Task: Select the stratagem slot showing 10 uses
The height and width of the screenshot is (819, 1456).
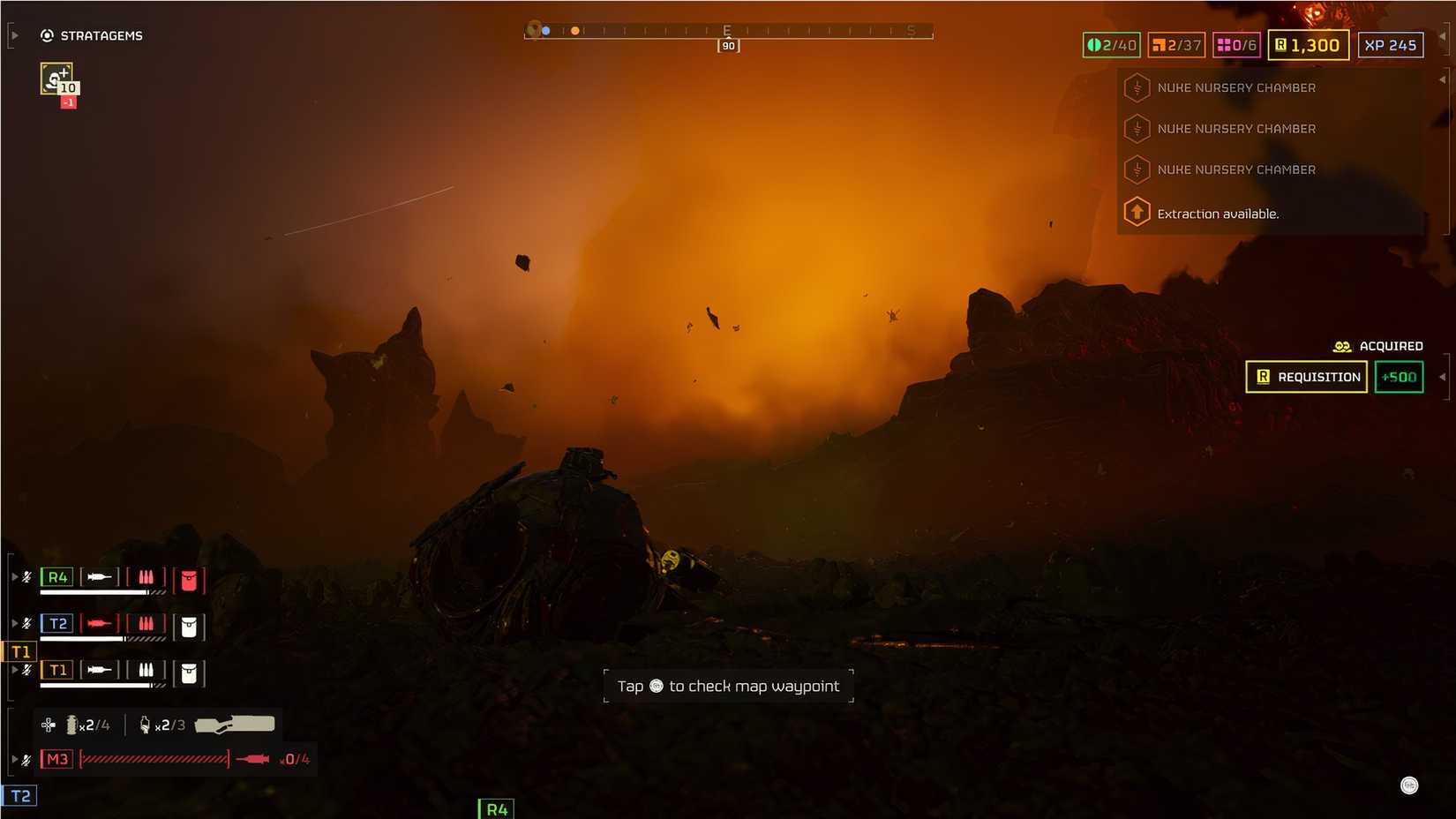Action: [55, 78]
